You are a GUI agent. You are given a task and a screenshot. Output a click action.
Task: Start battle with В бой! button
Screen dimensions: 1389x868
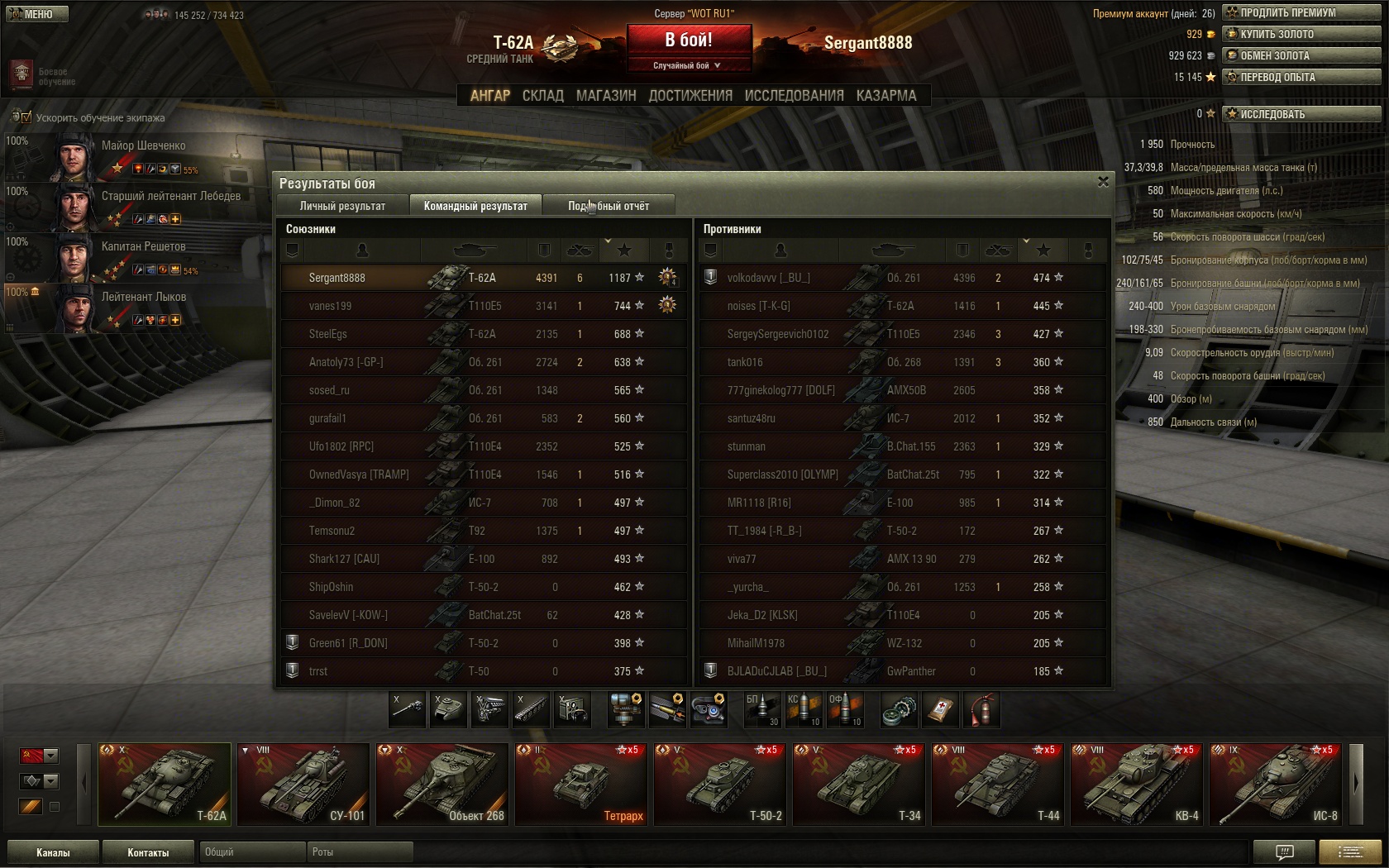coord(689,40)
